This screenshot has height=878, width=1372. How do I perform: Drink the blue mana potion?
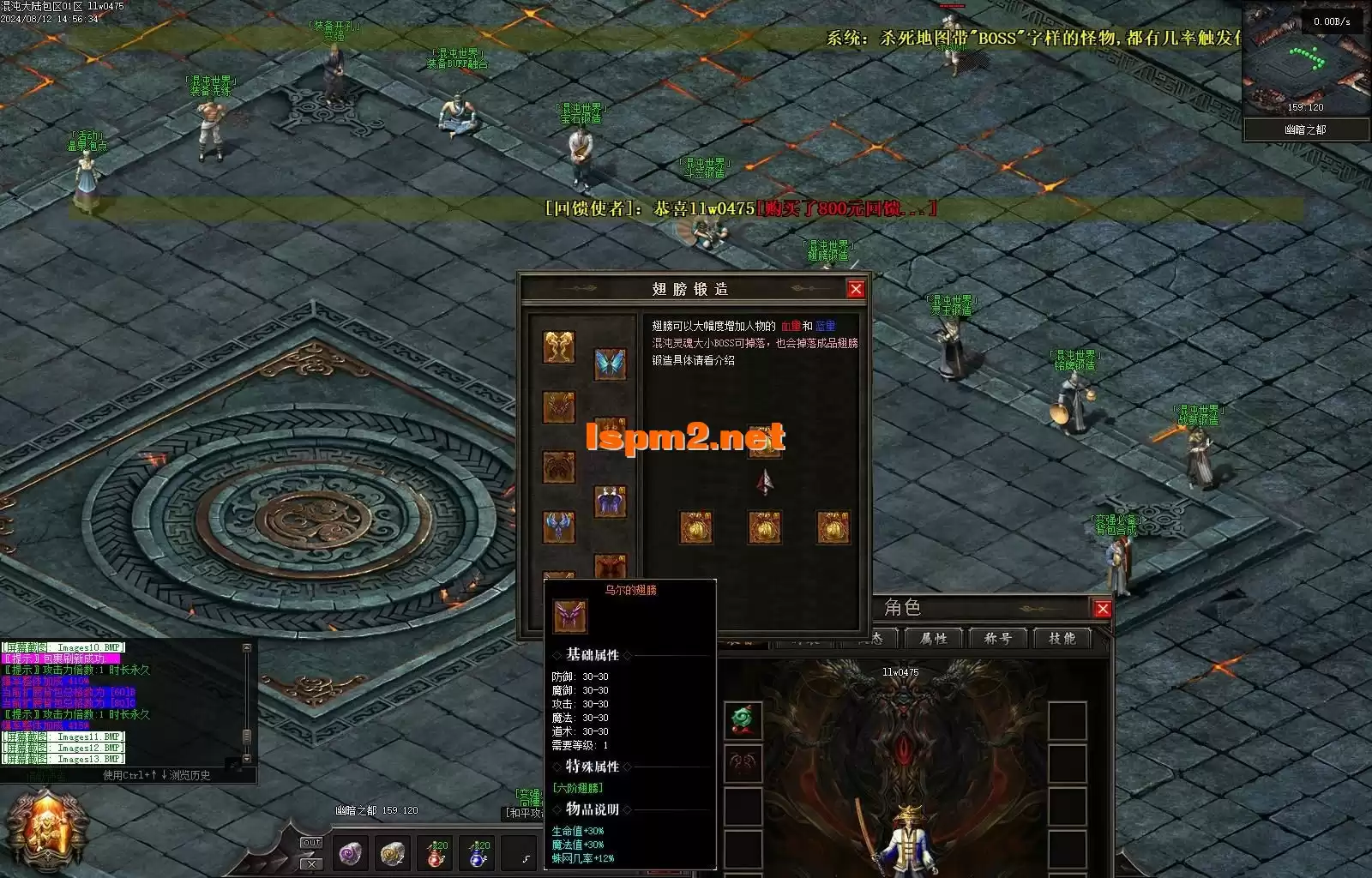click(478, 853)
